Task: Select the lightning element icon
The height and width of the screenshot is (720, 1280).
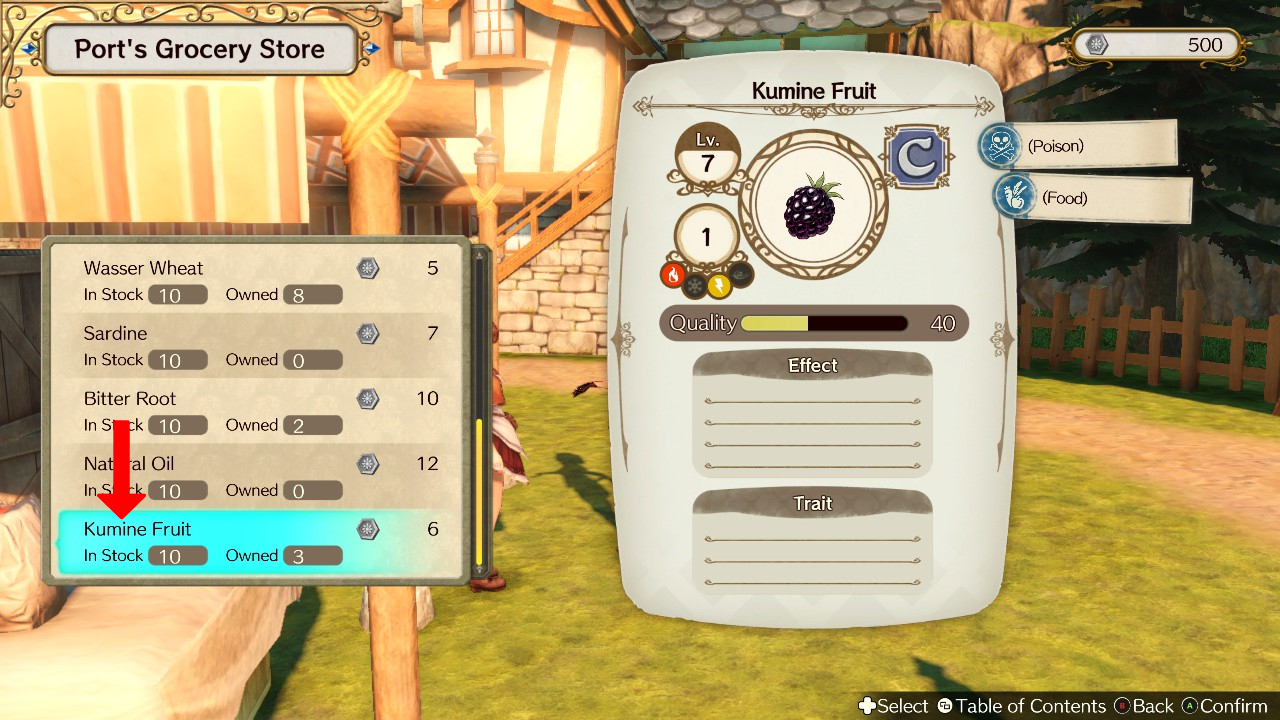Action: pyautogui.click(x=718, y=286)
